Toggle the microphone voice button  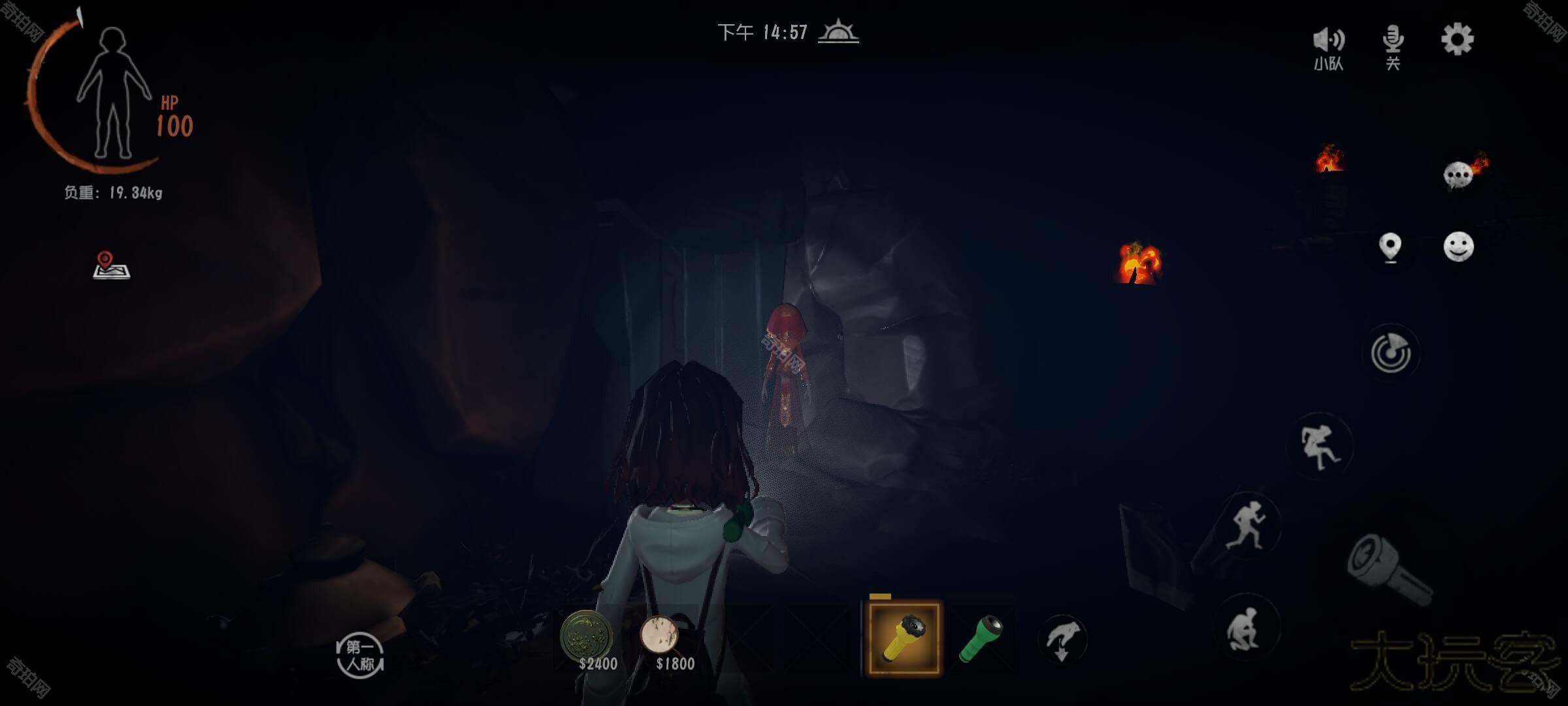click(x=1392, y=46)
